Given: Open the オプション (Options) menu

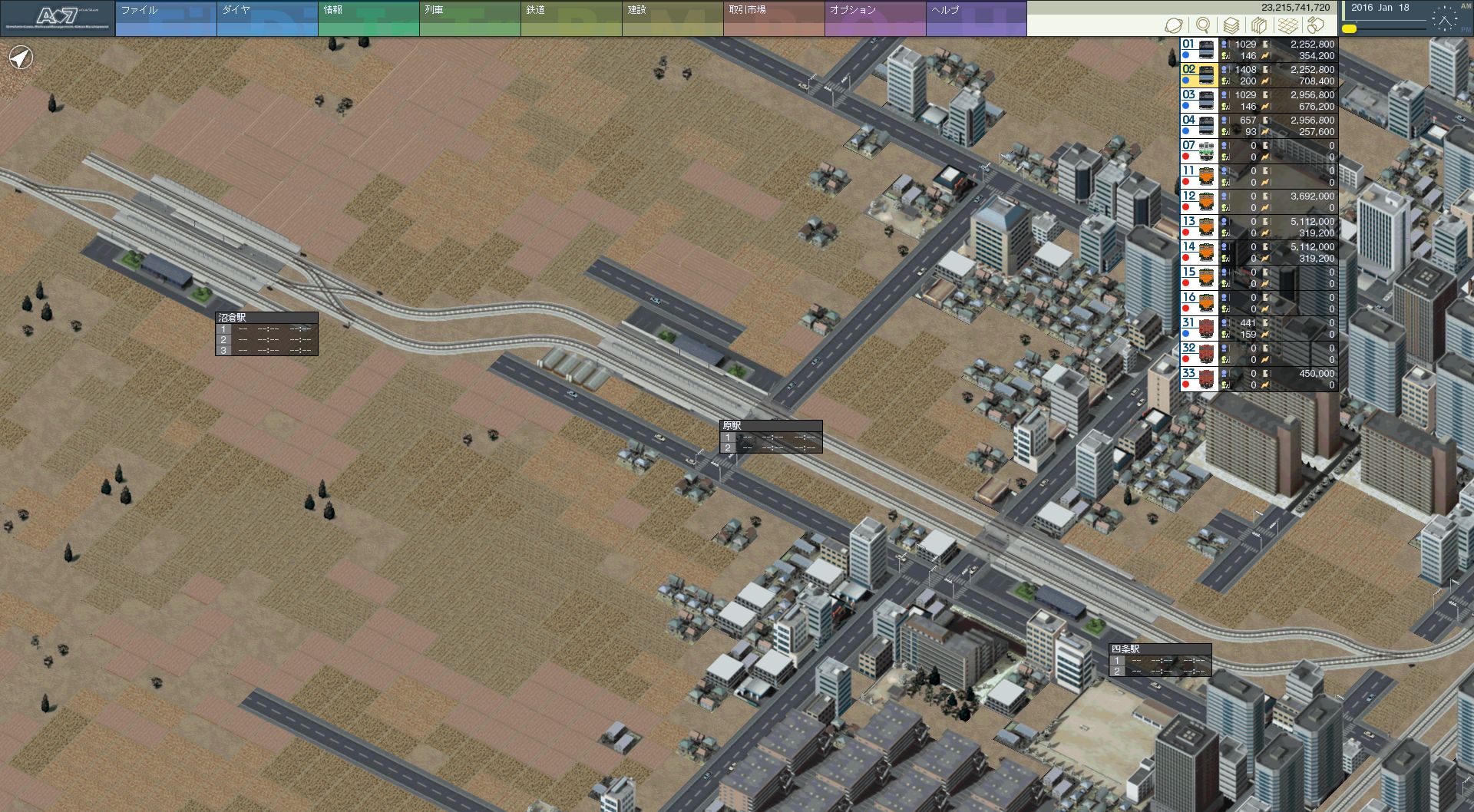Looking at the screenshot, I should [874, 18].
